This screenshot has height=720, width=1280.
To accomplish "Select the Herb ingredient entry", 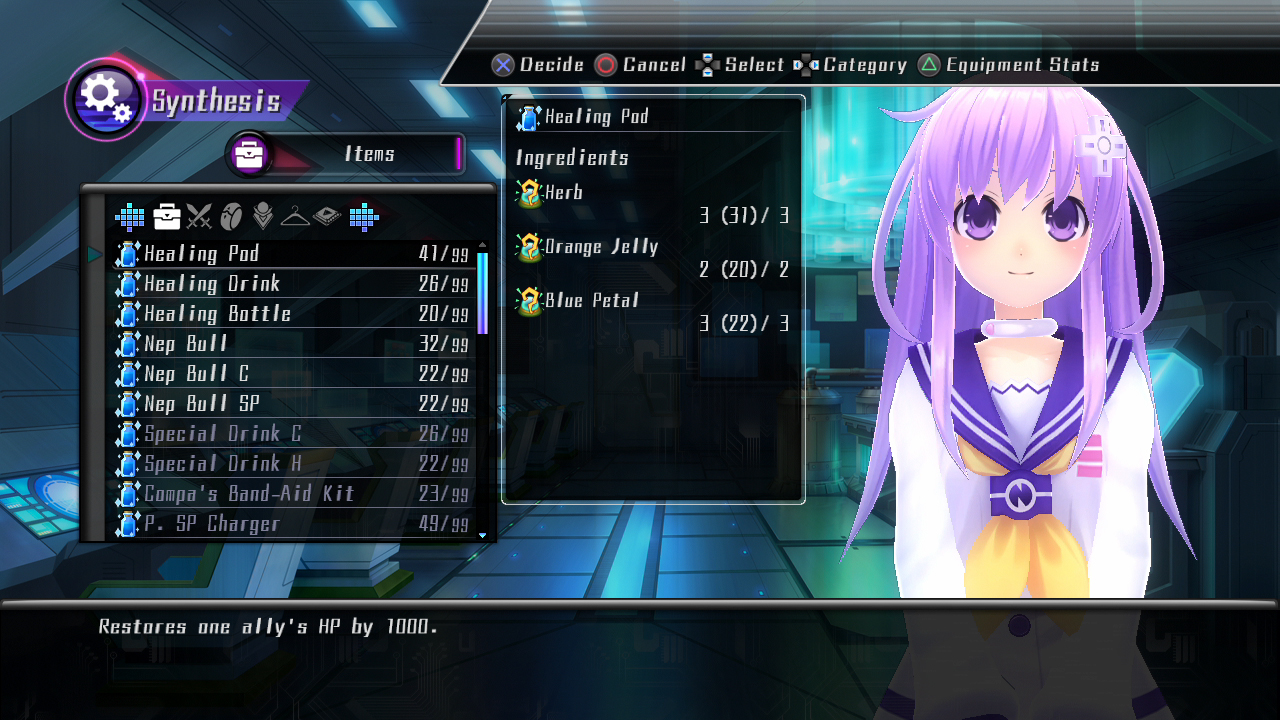I will point(563,193).
